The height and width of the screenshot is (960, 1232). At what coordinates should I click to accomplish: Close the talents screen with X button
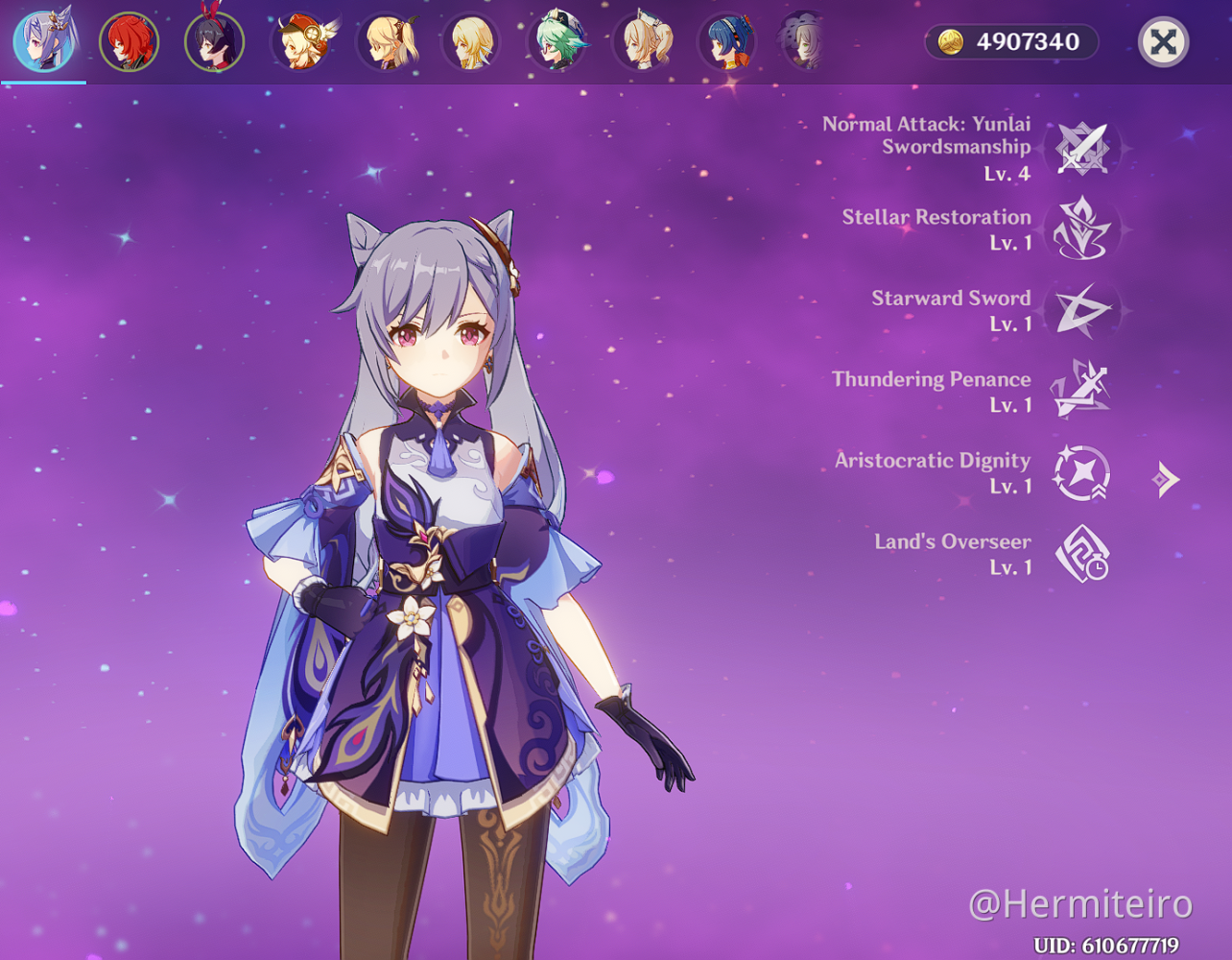click(x=1163, y=42)
